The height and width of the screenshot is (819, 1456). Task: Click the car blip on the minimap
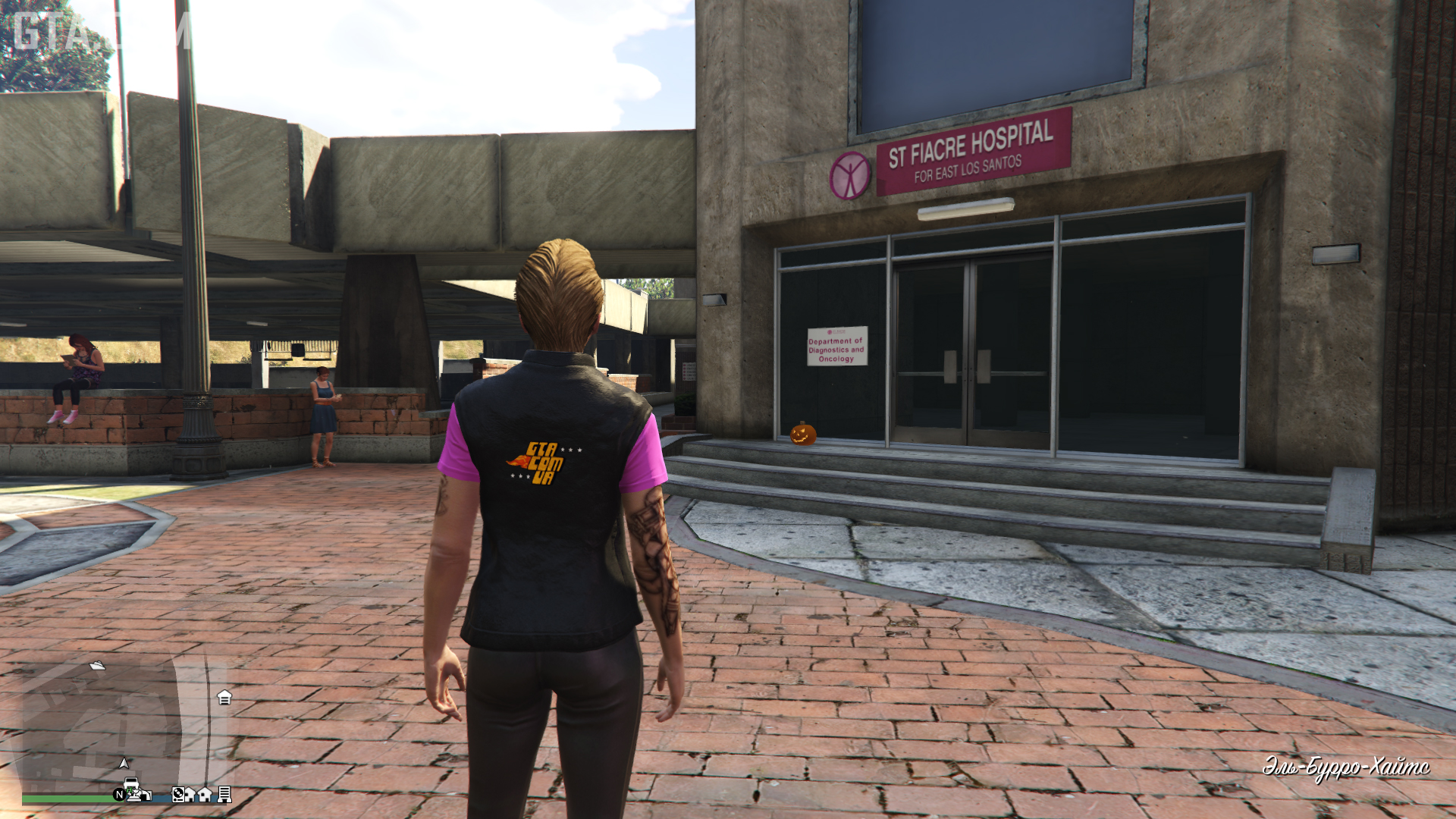coord(132,784)
